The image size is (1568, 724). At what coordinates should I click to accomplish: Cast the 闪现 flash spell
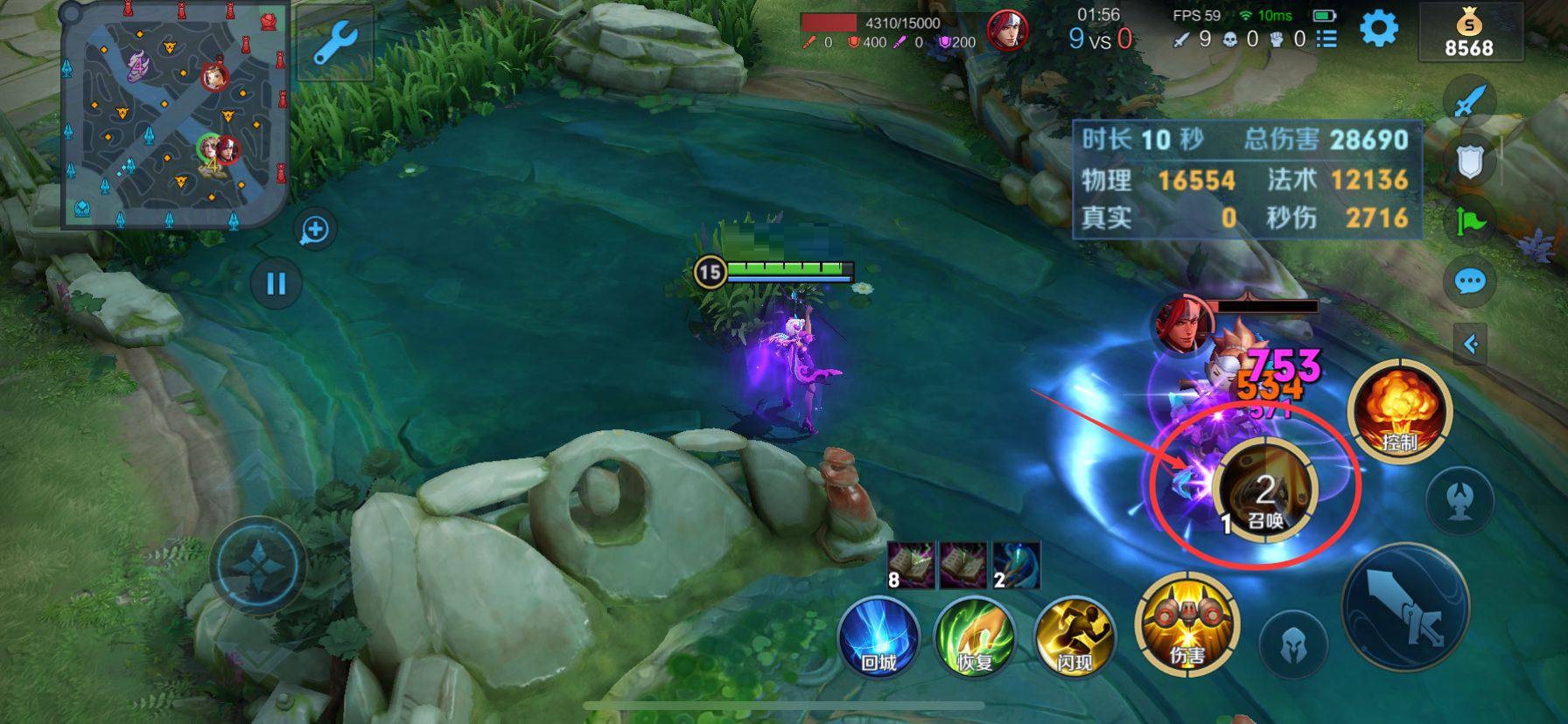click(1074, 637)
